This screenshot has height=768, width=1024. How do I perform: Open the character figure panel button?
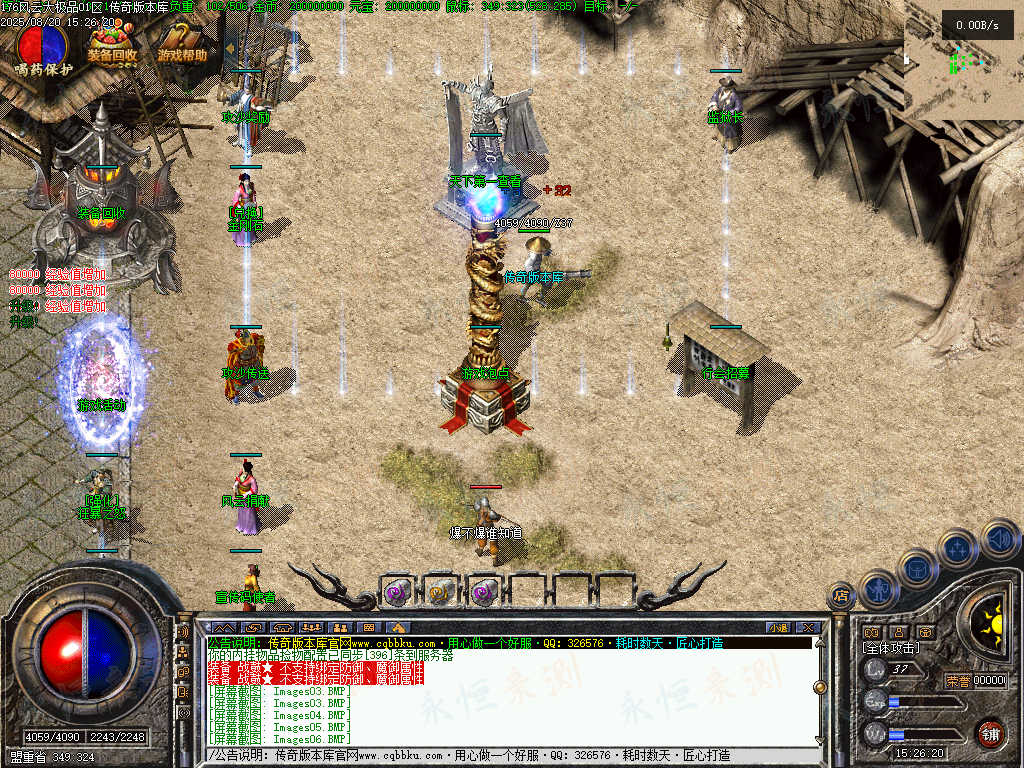click(880, 589)
